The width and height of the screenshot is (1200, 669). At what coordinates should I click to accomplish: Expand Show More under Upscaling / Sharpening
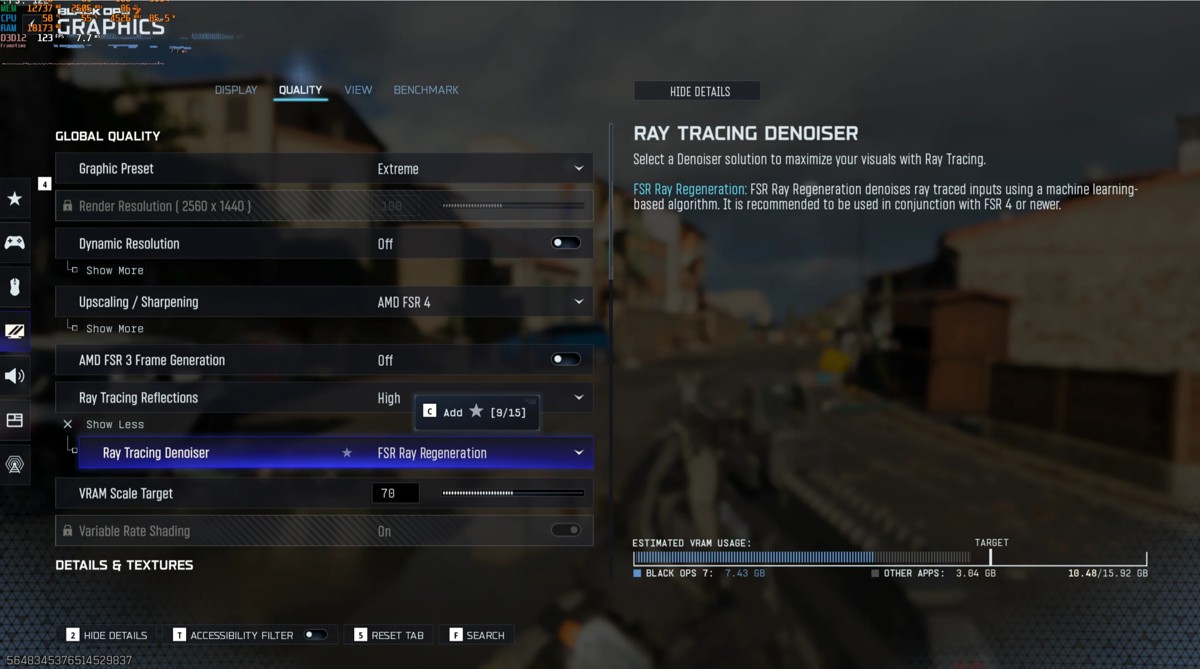114,329
